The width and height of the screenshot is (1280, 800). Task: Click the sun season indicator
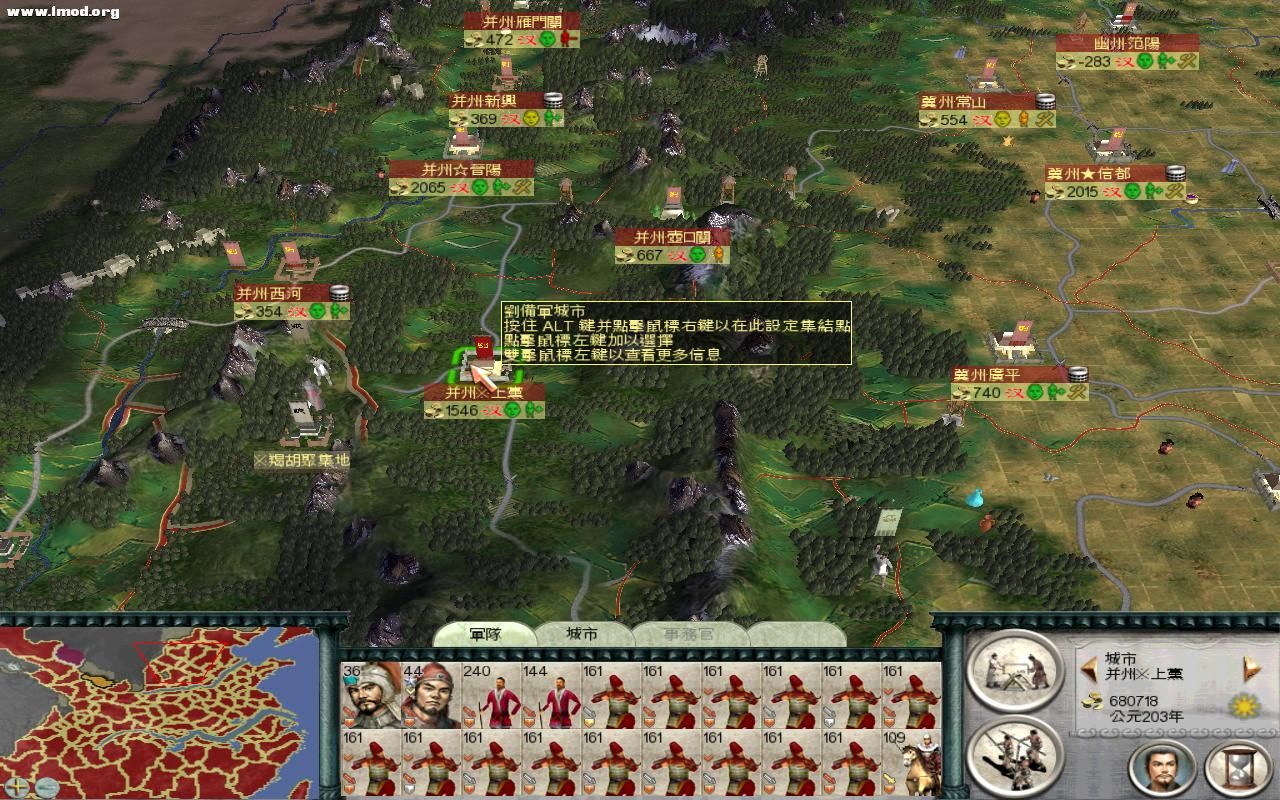point(1244,706)
